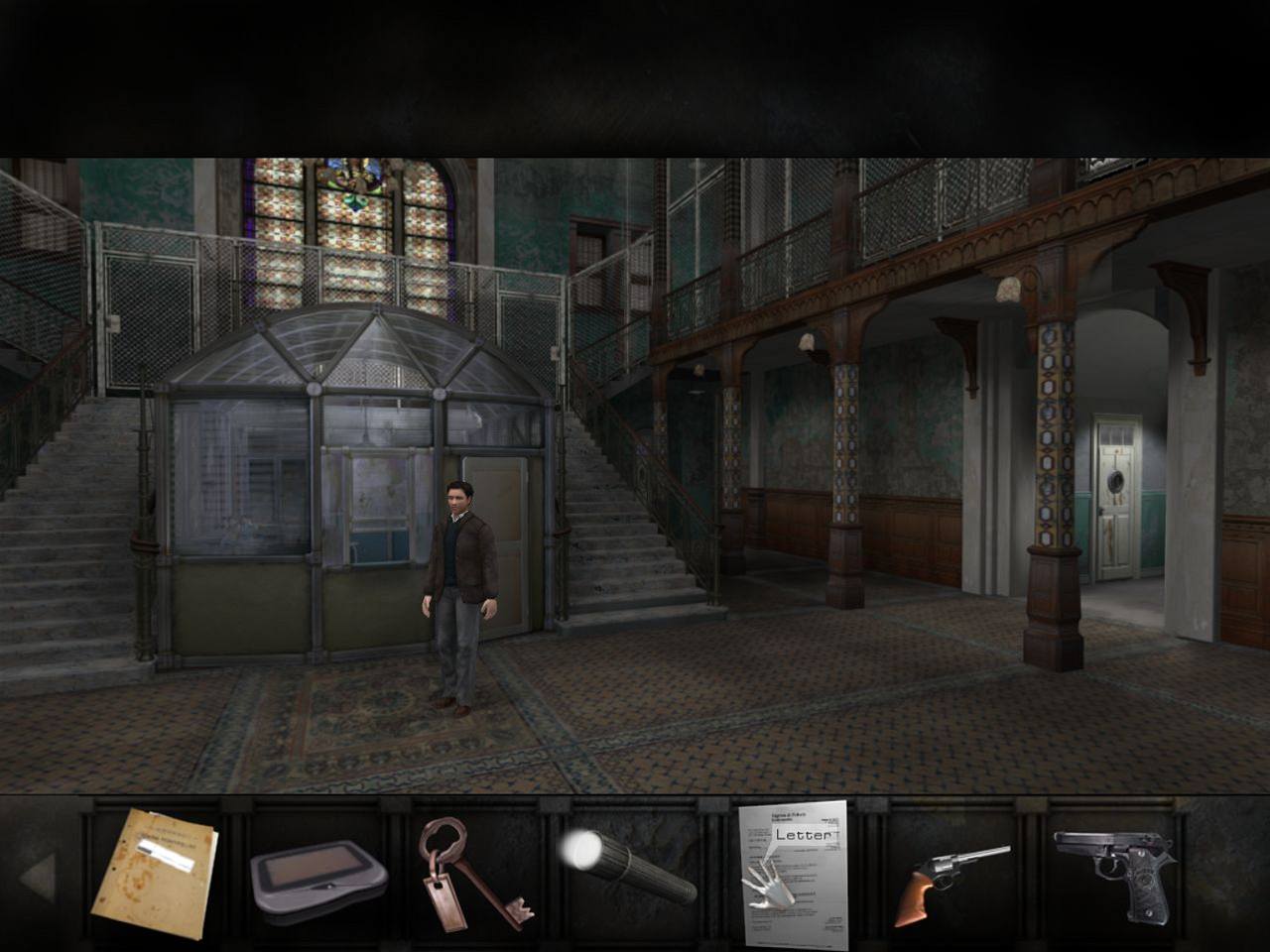
Task: Select the worn paper folder in inventory
Action: [155, 873]
